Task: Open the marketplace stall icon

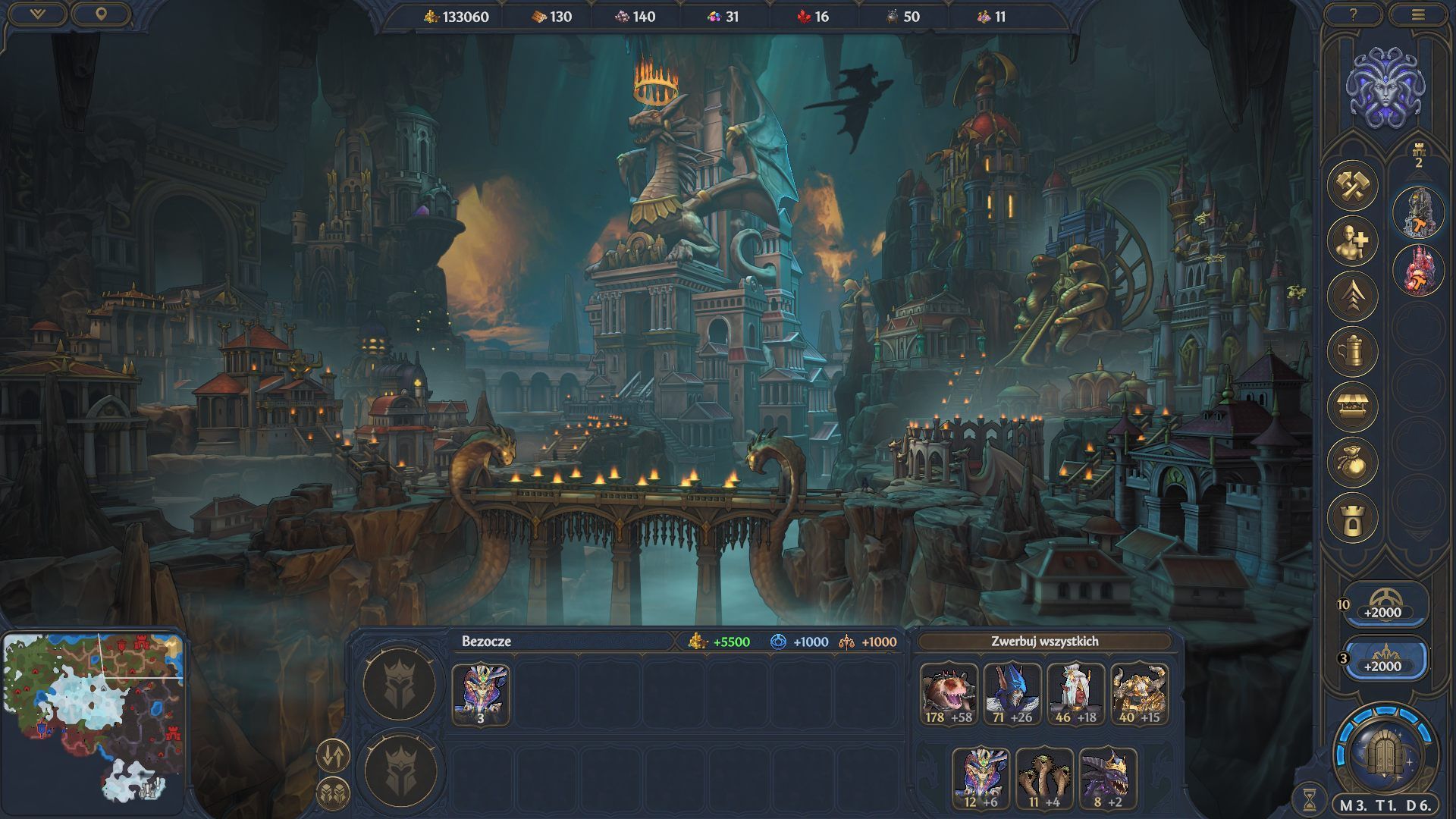Action: point(1352,406)
